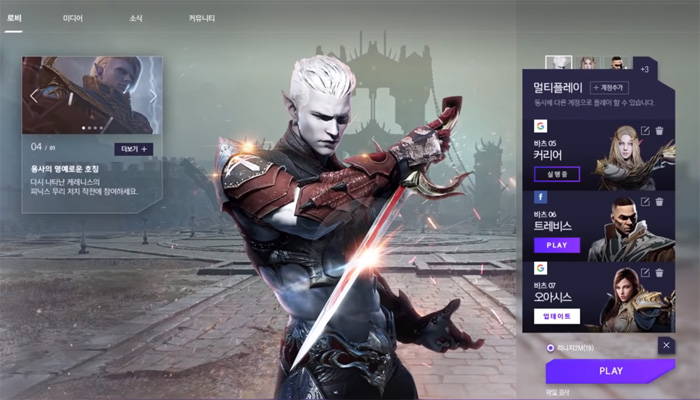Image resolution: width=700 pixels, height=400 pixels.
Task: Delete the 트레비스 account entry
Action: pyautogui.click(x=659, y=201)
